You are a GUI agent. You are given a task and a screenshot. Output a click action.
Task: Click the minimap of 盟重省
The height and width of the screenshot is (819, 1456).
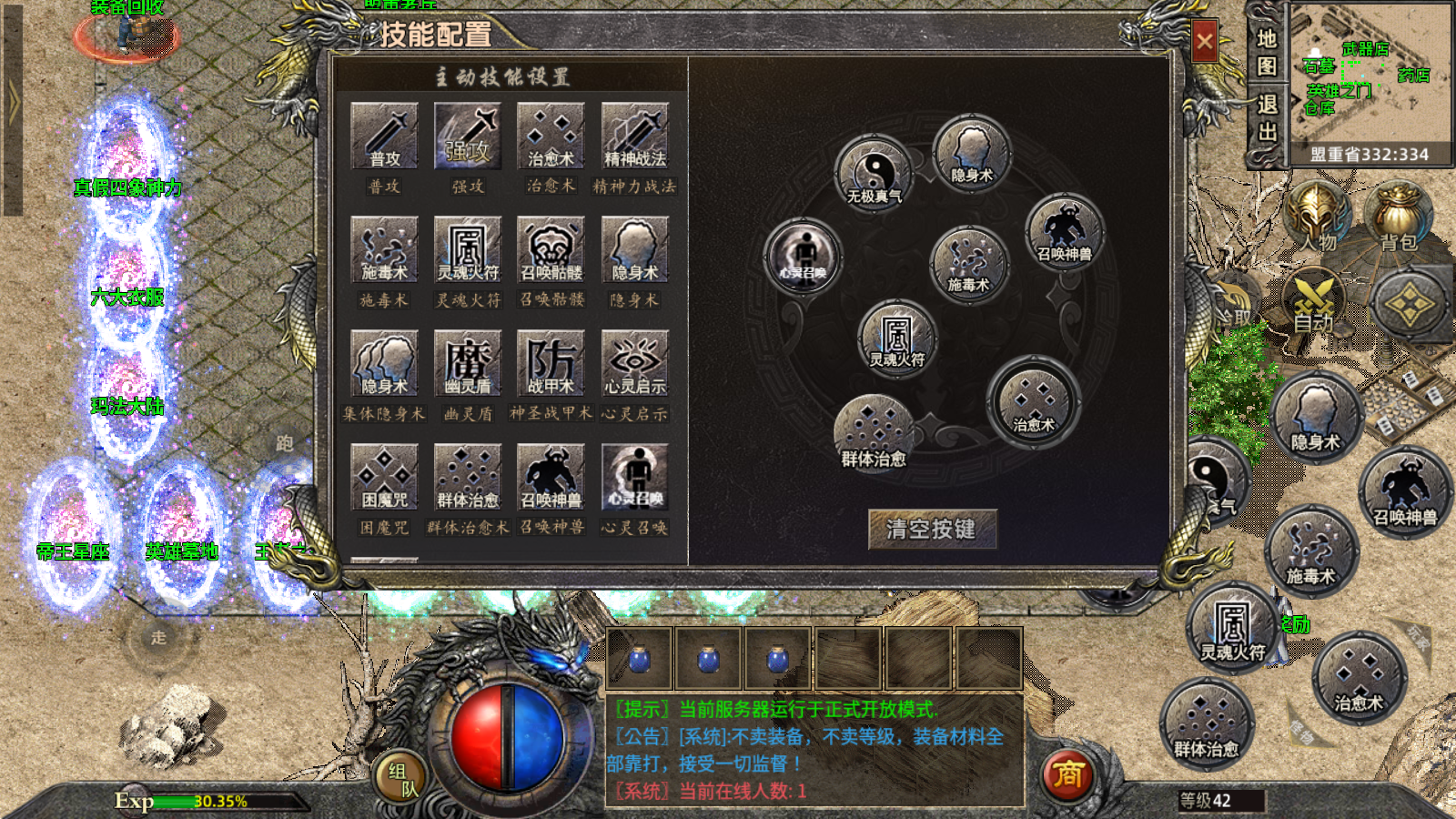[1370, 73]
